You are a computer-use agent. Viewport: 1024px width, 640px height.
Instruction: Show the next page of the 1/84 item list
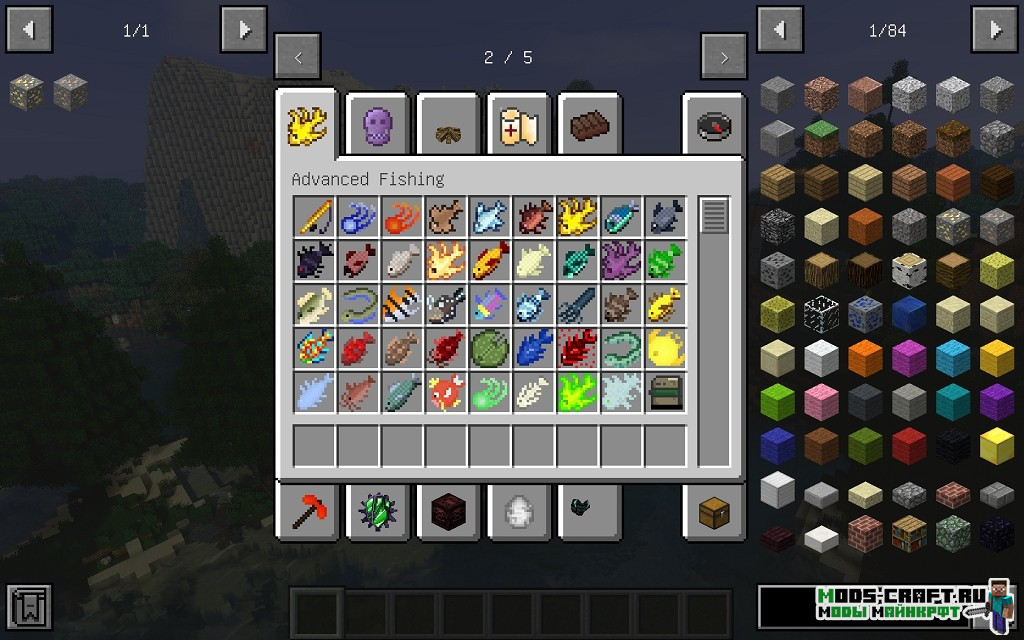click(x=995, y=30)
